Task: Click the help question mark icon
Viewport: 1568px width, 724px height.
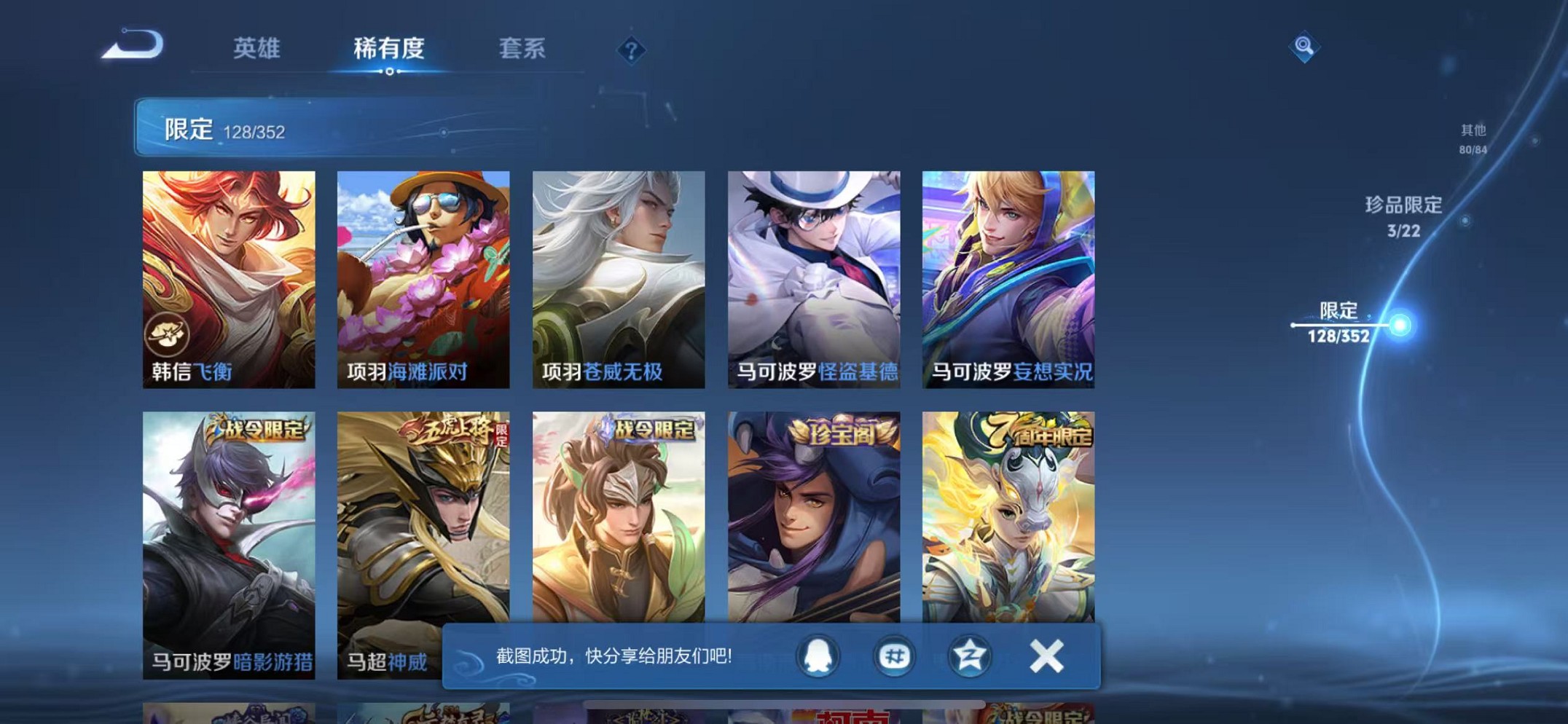Action: 631,51
